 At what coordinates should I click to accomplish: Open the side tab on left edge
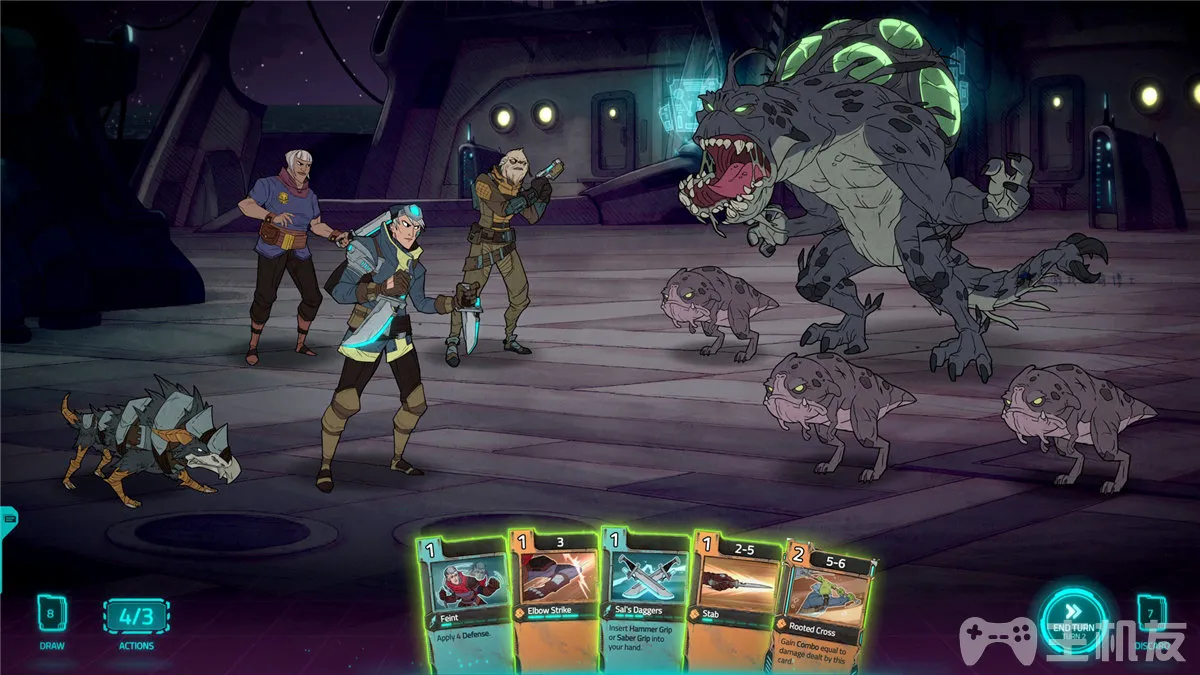click(9, 517)
